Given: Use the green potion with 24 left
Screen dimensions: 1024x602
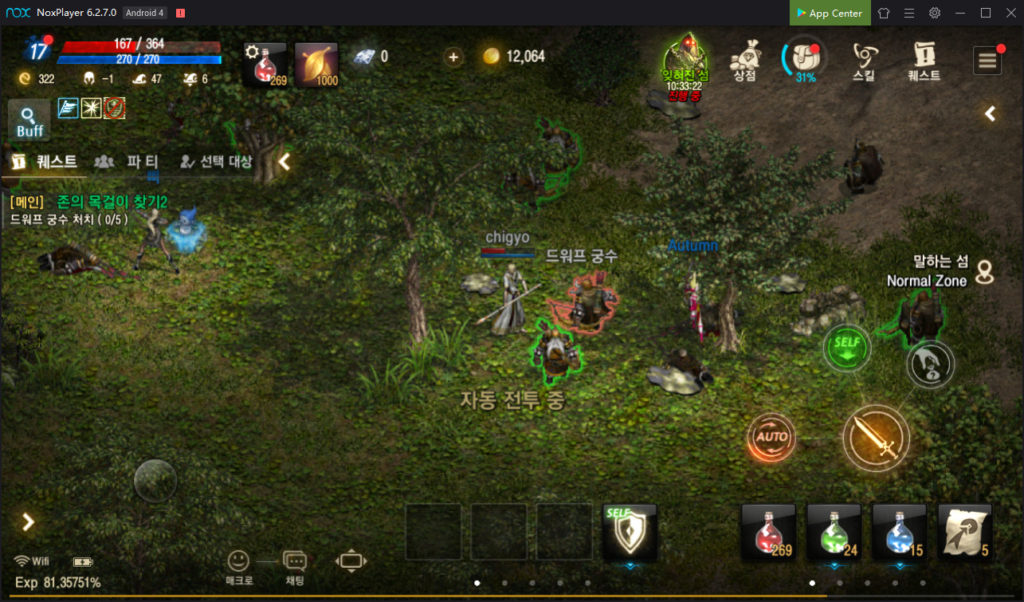Looking at the screenshot, I should tap(834, 531).
